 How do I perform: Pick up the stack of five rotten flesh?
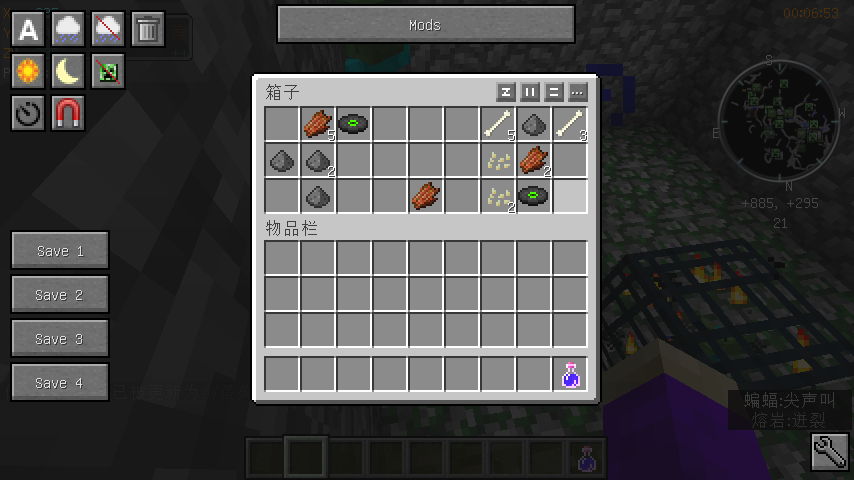click(318, 124)
